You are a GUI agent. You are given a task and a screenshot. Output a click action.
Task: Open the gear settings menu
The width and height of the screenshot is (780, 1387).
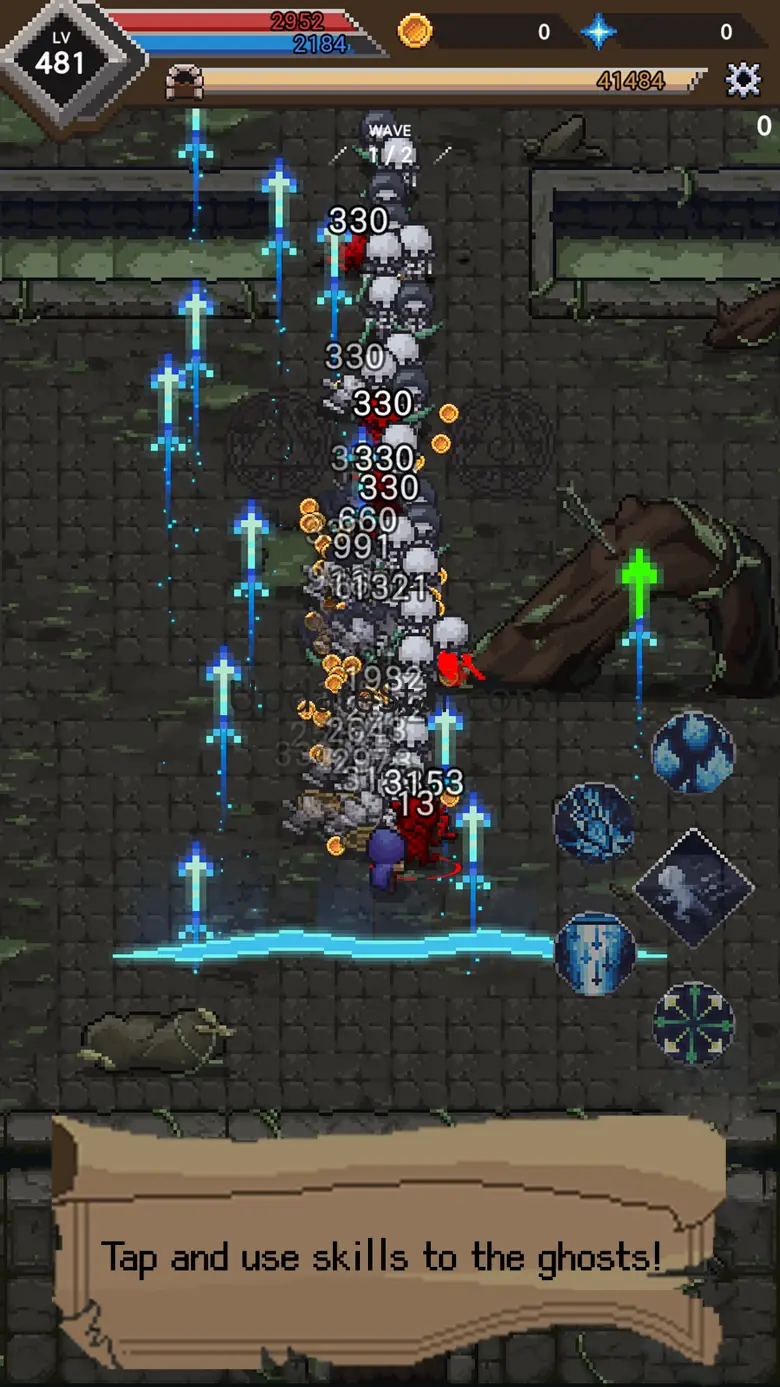coord(743,80)
